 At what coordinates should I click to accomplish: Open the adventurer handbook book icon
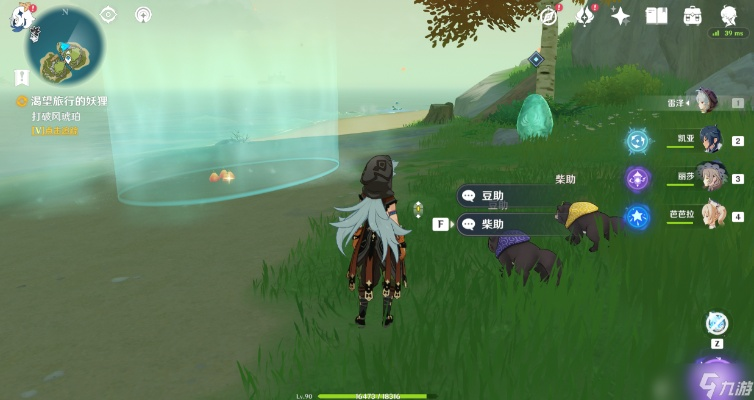click(656, 15)
